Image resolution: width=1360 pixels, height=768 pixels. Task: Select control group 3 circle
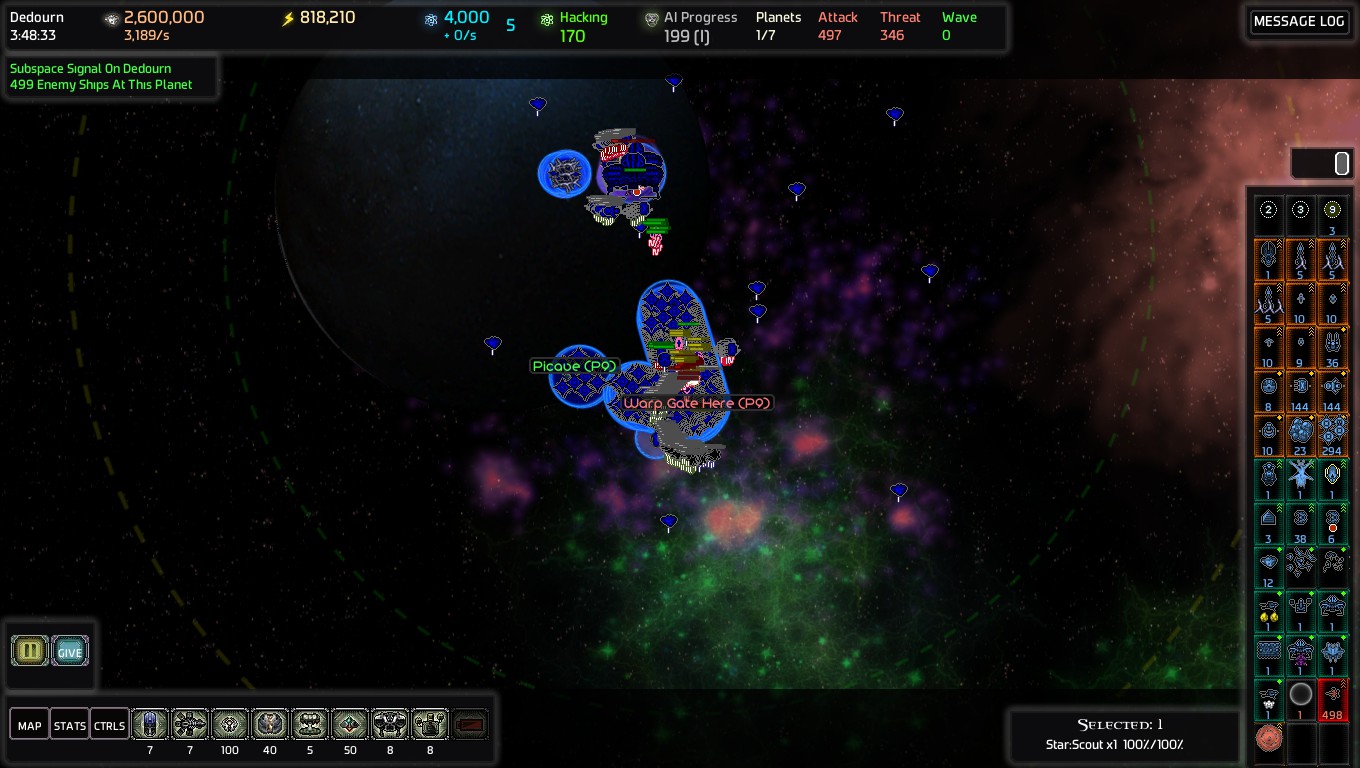pyautogui.click(x=1300, y=210)
